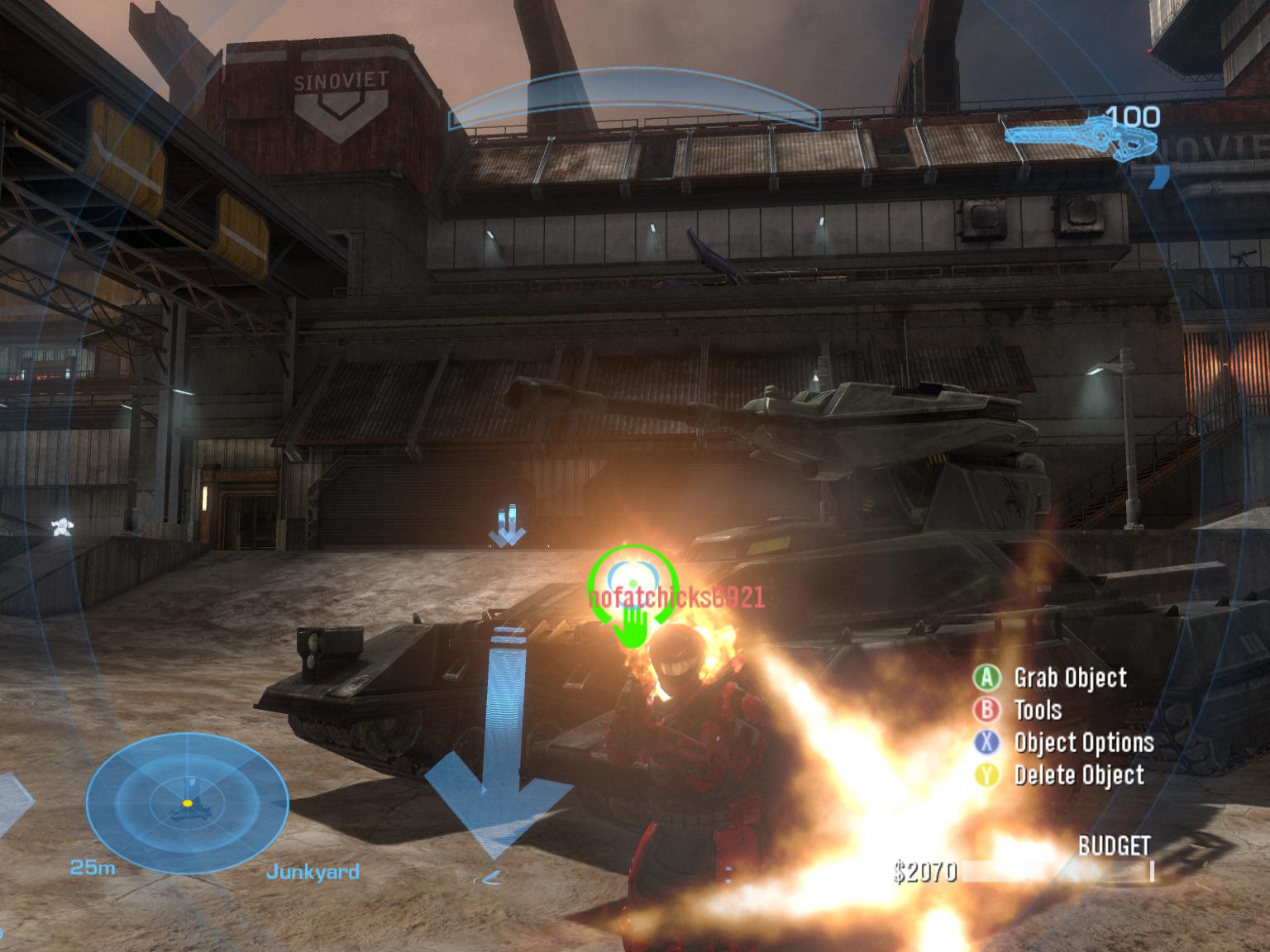Click the blue weapon silhouette icon

pos(1074,139)
